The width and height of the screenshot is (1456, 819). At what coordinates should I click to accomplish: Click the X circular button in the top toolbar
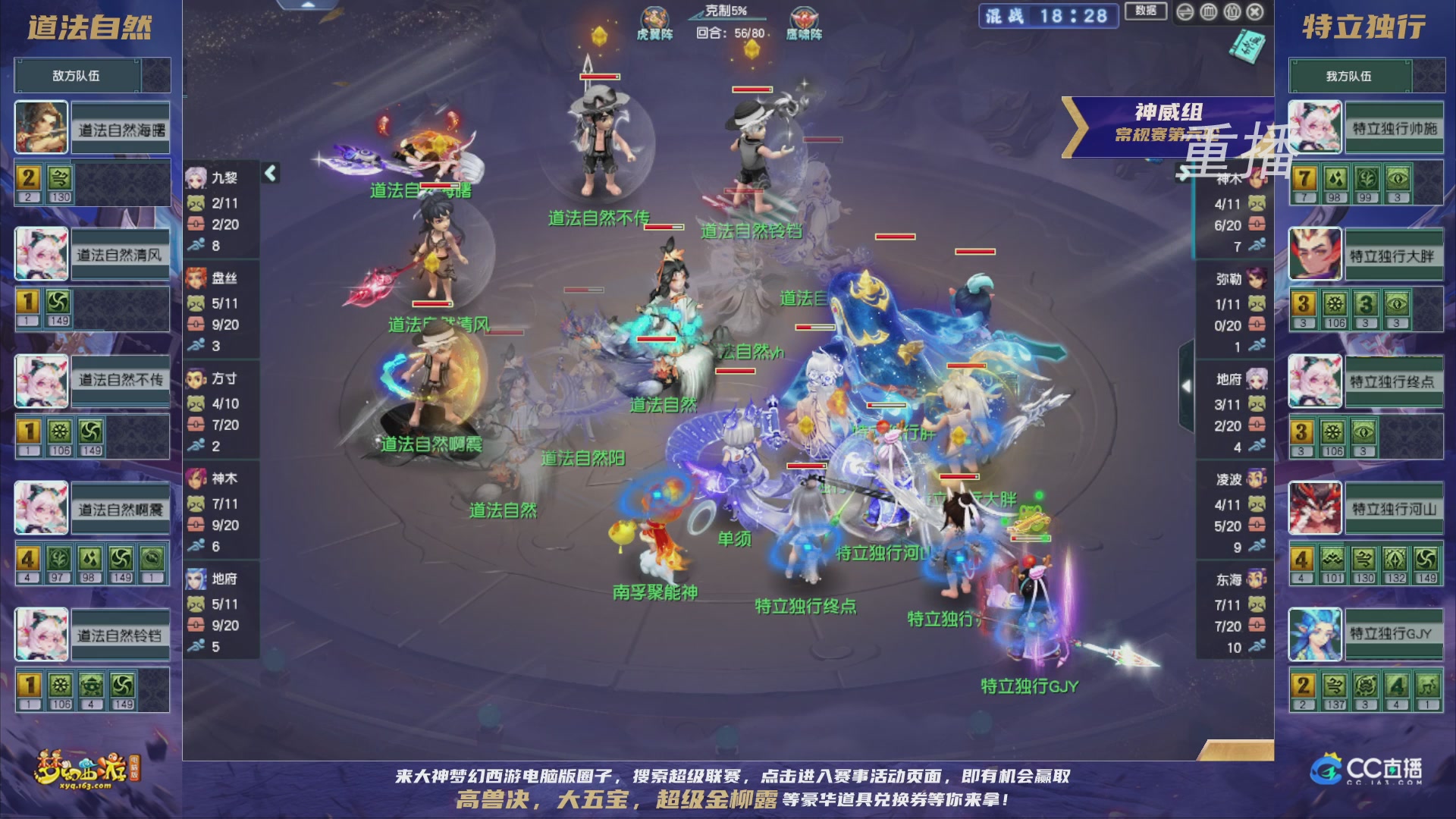coord(1254,12)
